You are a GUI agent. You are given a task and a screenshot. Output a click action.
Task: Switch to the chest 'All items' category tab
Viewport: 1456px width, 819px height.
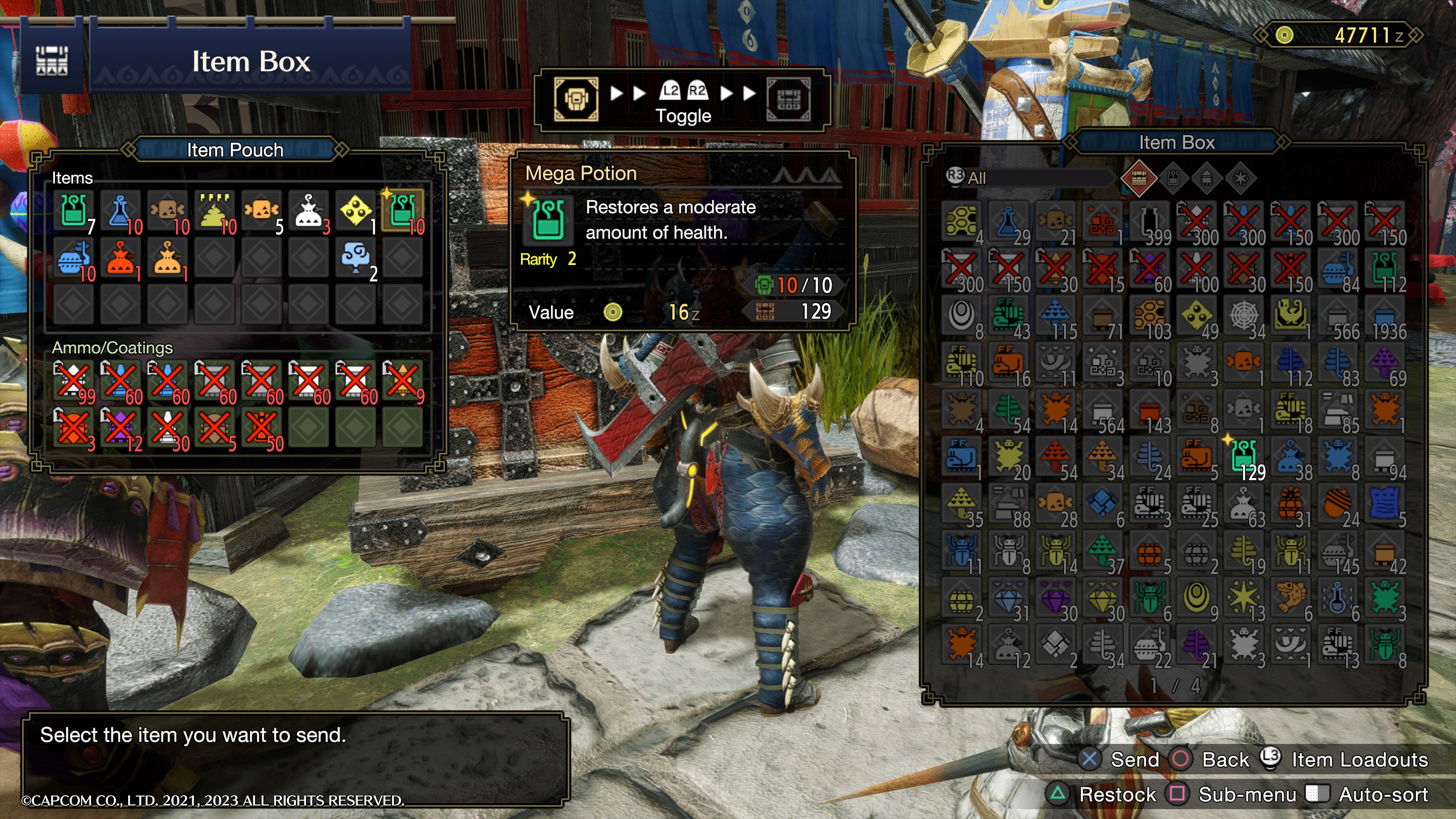(x=1138, y=179)
